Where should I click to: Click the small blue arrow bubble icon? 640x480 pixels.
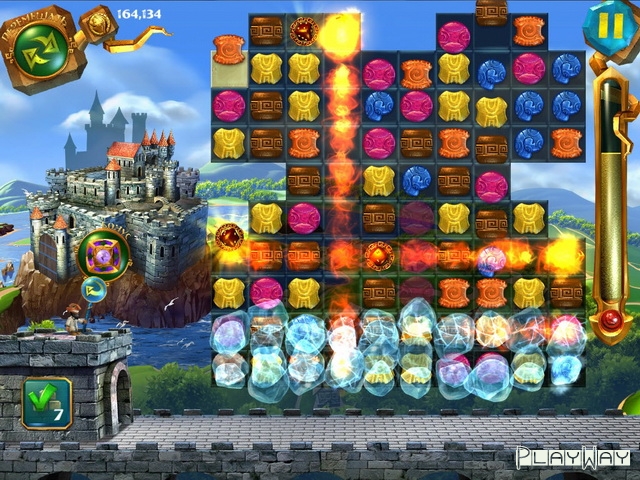click(x=95, y=291)
